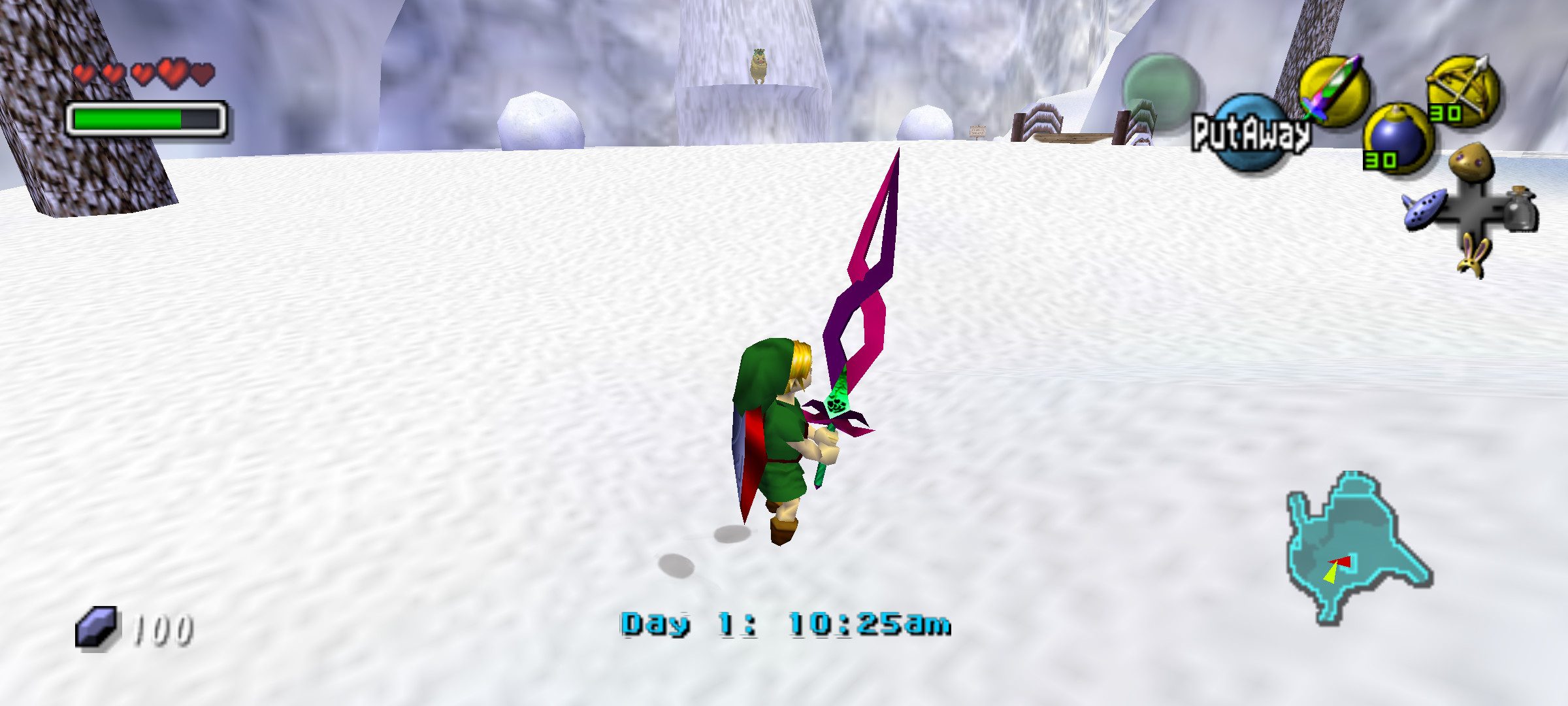This screenshot has width=1568, height=706.
Task: Click the first heart in the life meter
Action: click(x=85, y=72)
